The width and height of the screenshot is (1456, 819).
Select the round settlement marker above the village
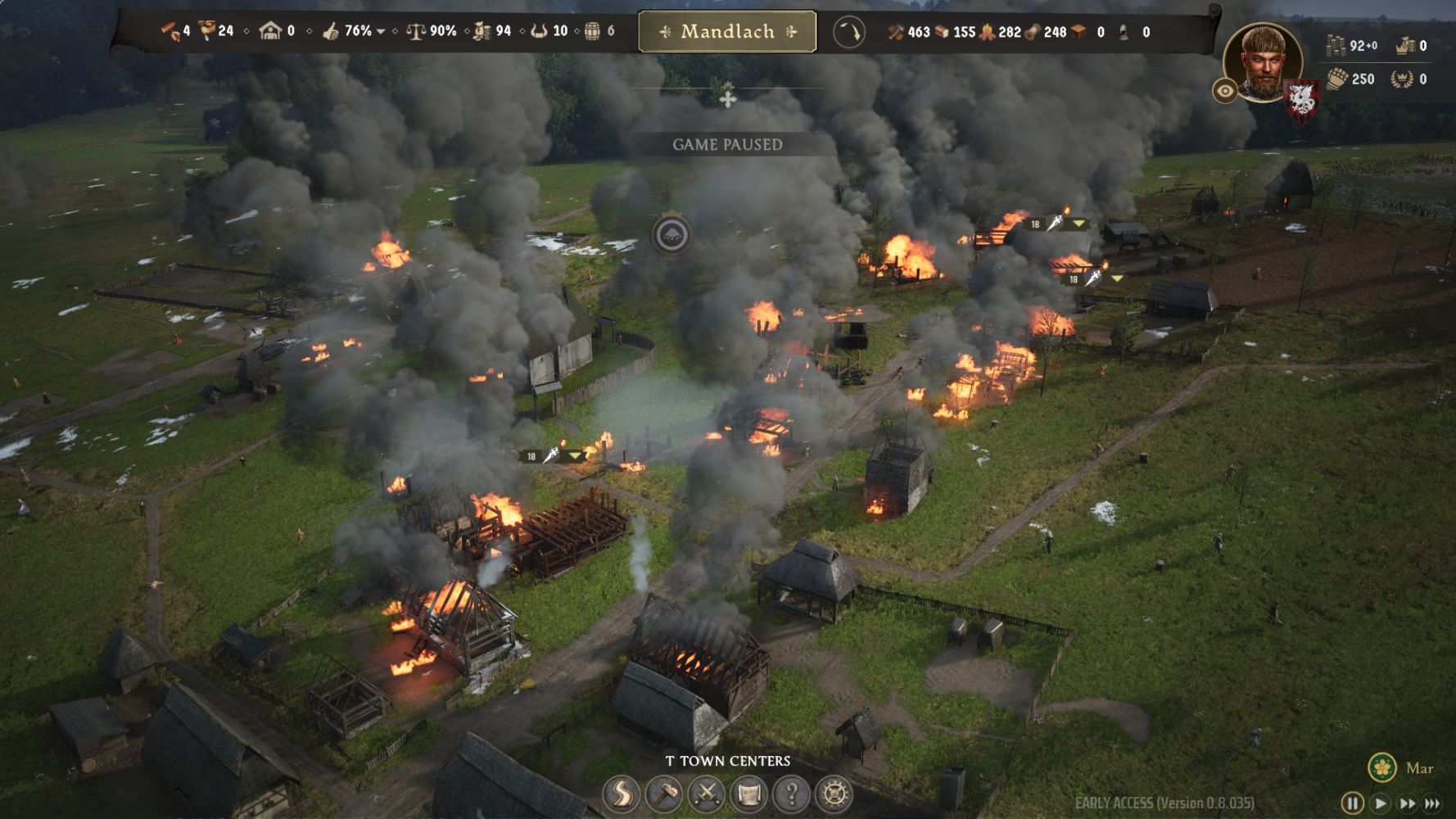[671, 235]
